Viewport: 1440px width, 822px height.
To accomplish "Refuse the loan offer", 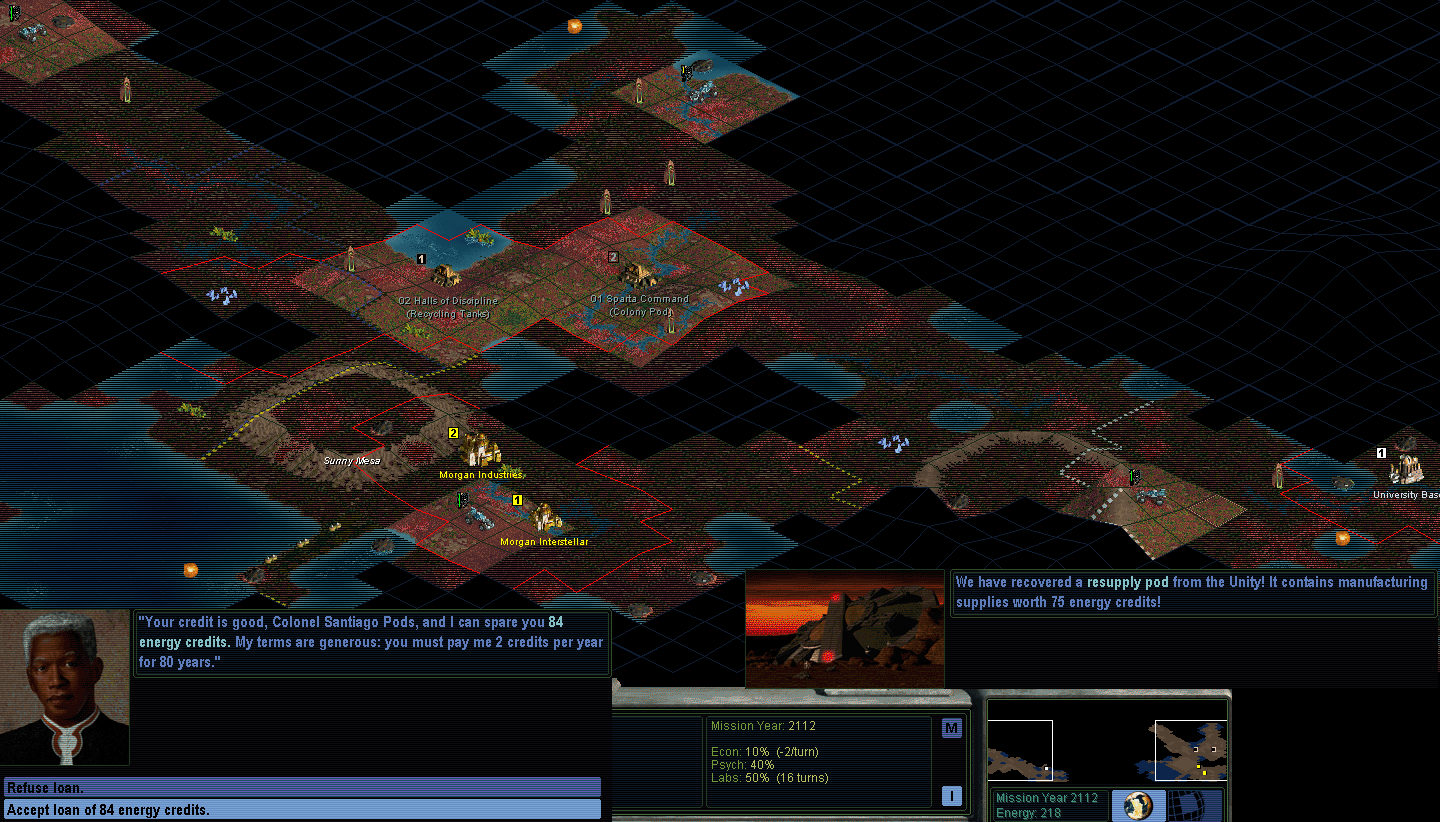I will (302, 788).
